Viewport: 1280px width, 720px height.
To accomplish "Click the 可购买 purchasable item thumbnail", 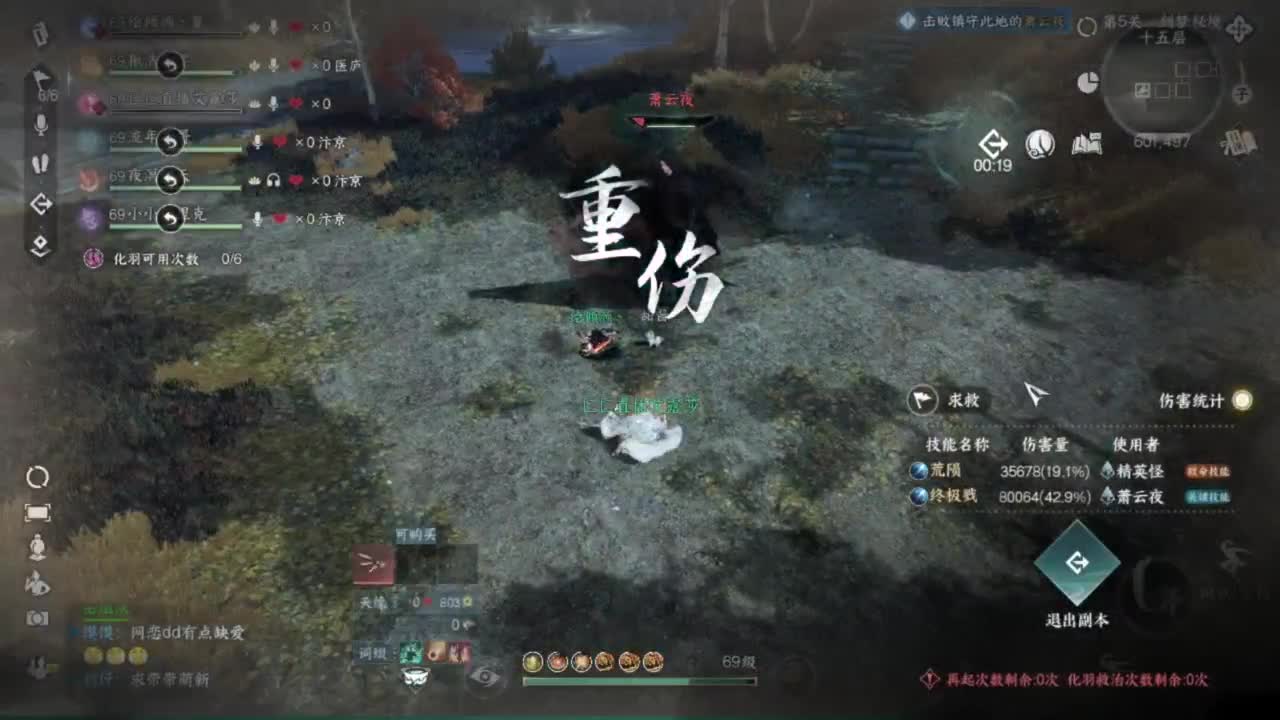I will (x=372, y=565).
